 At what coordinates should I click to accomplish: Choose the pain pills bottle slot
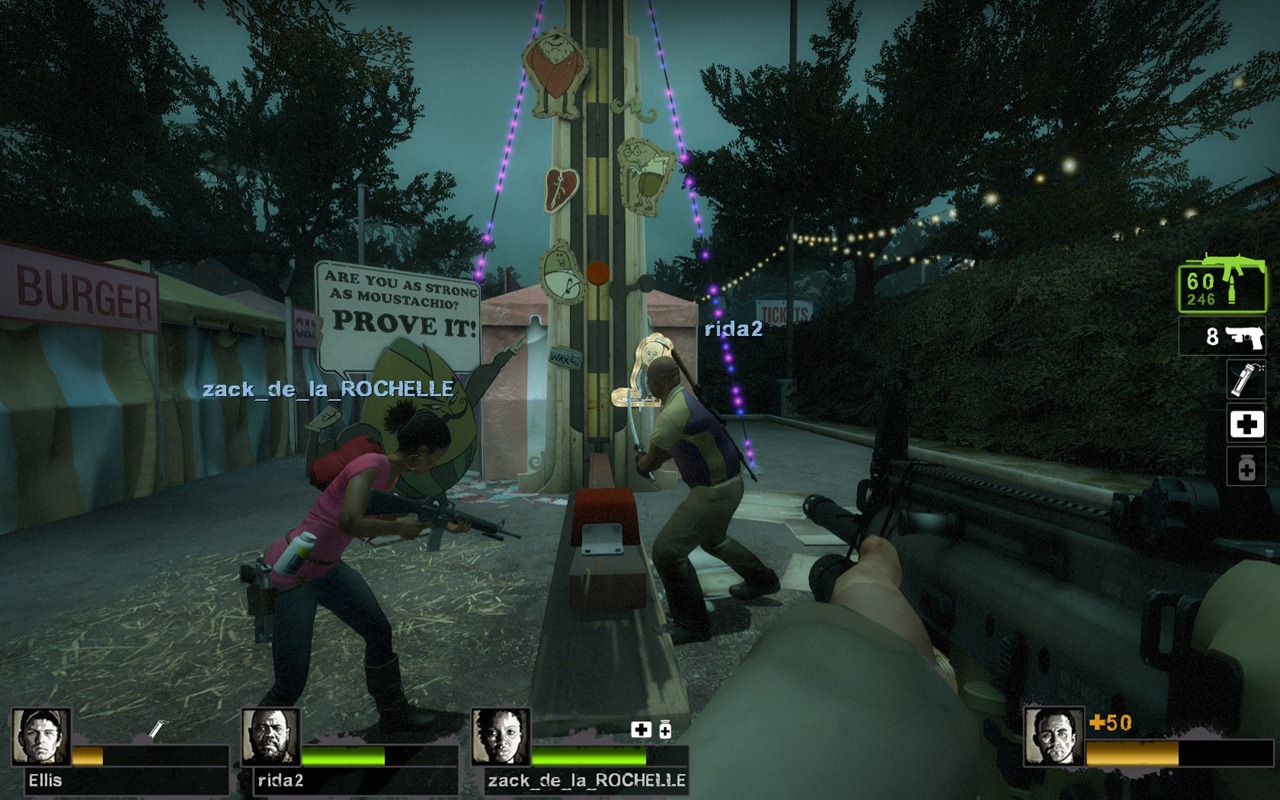[x=1246, y=467]
